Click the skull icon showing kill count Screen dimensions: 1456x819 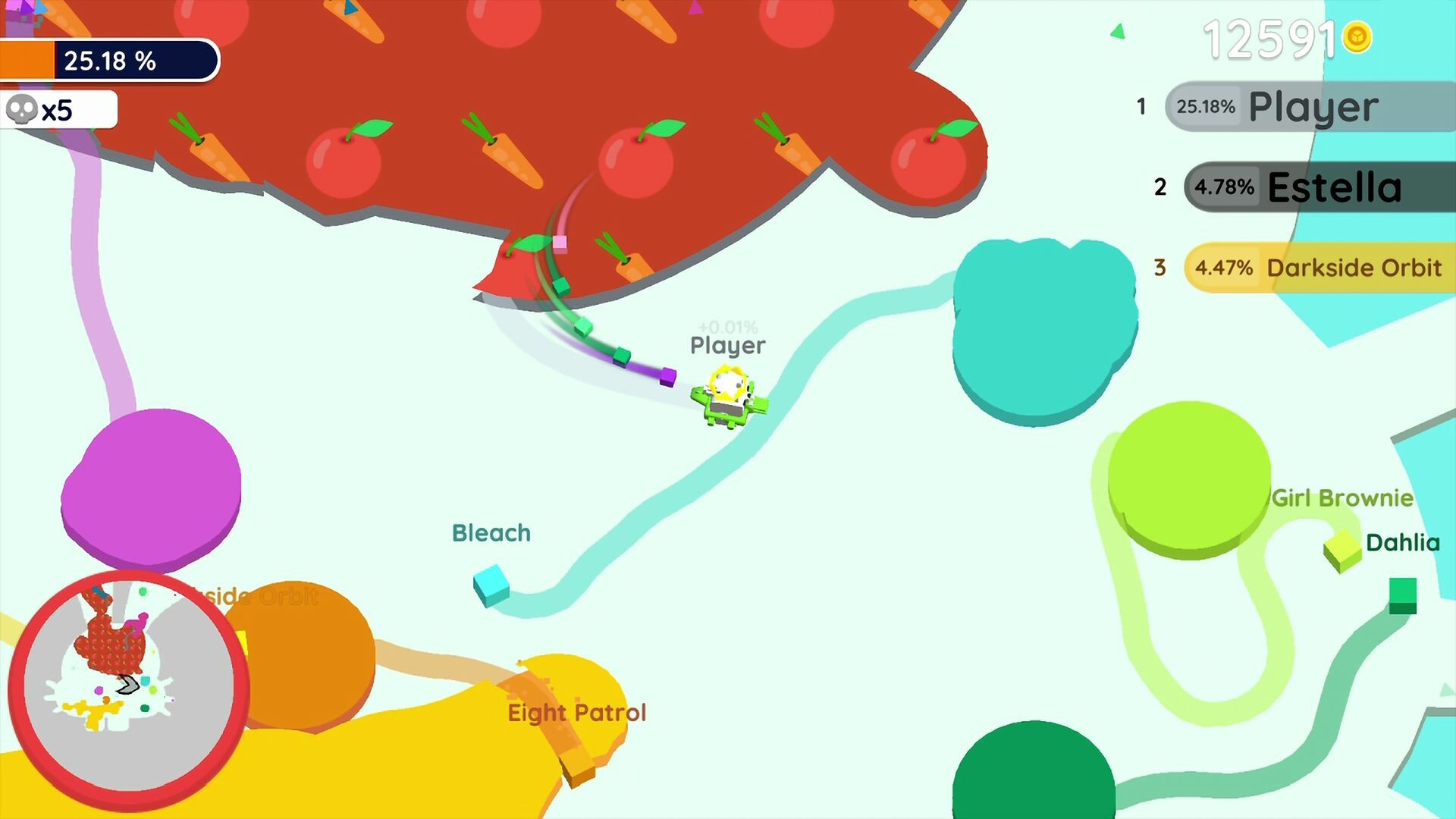22,109
